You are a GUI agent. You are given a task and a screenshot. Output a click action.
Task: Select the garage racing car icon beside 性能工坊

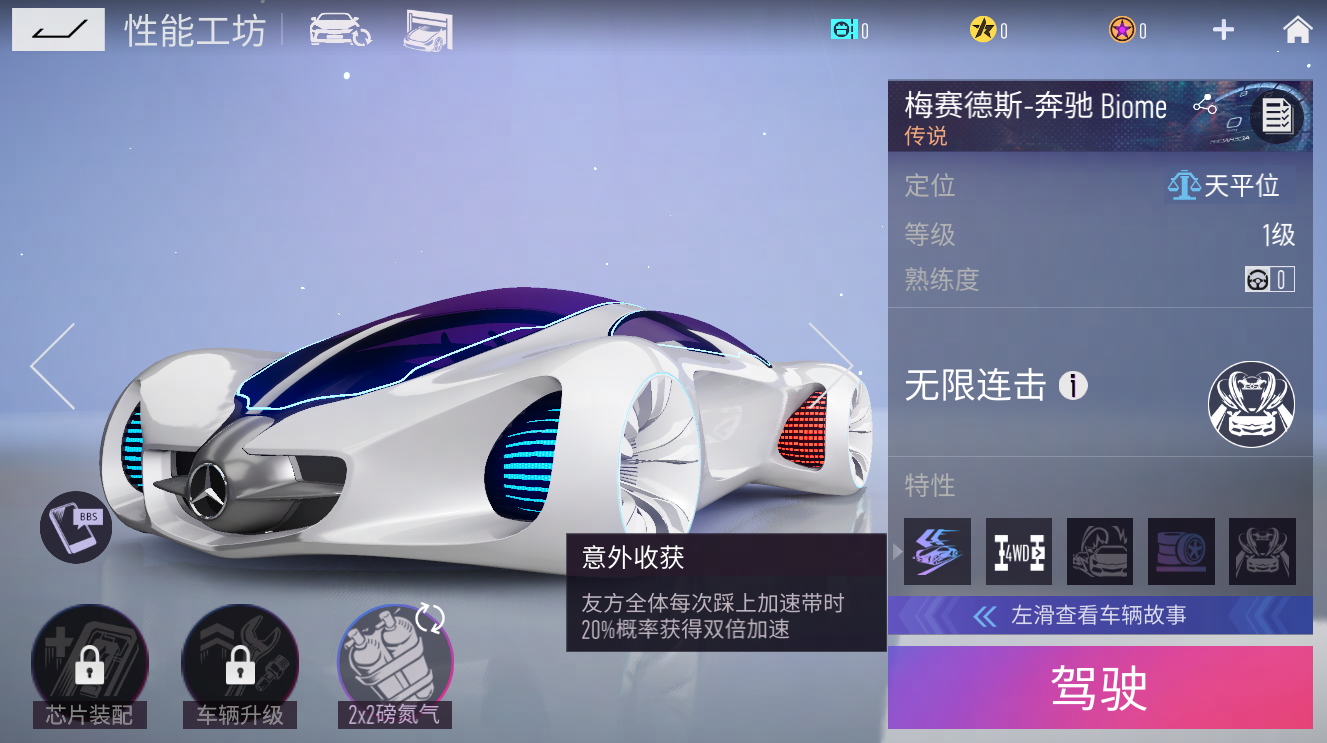pyautogui.click(x=430, y=30)
